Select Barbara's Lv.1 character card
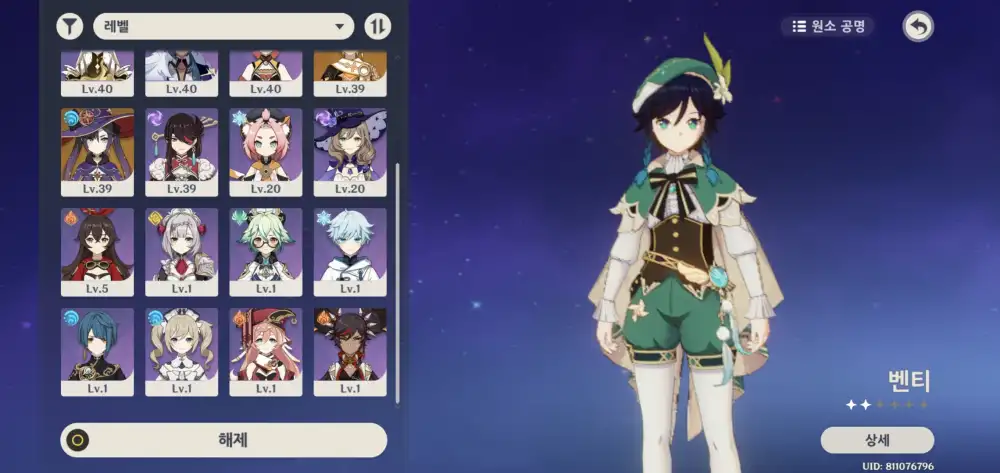1000x473 pixels. [181, 351]
